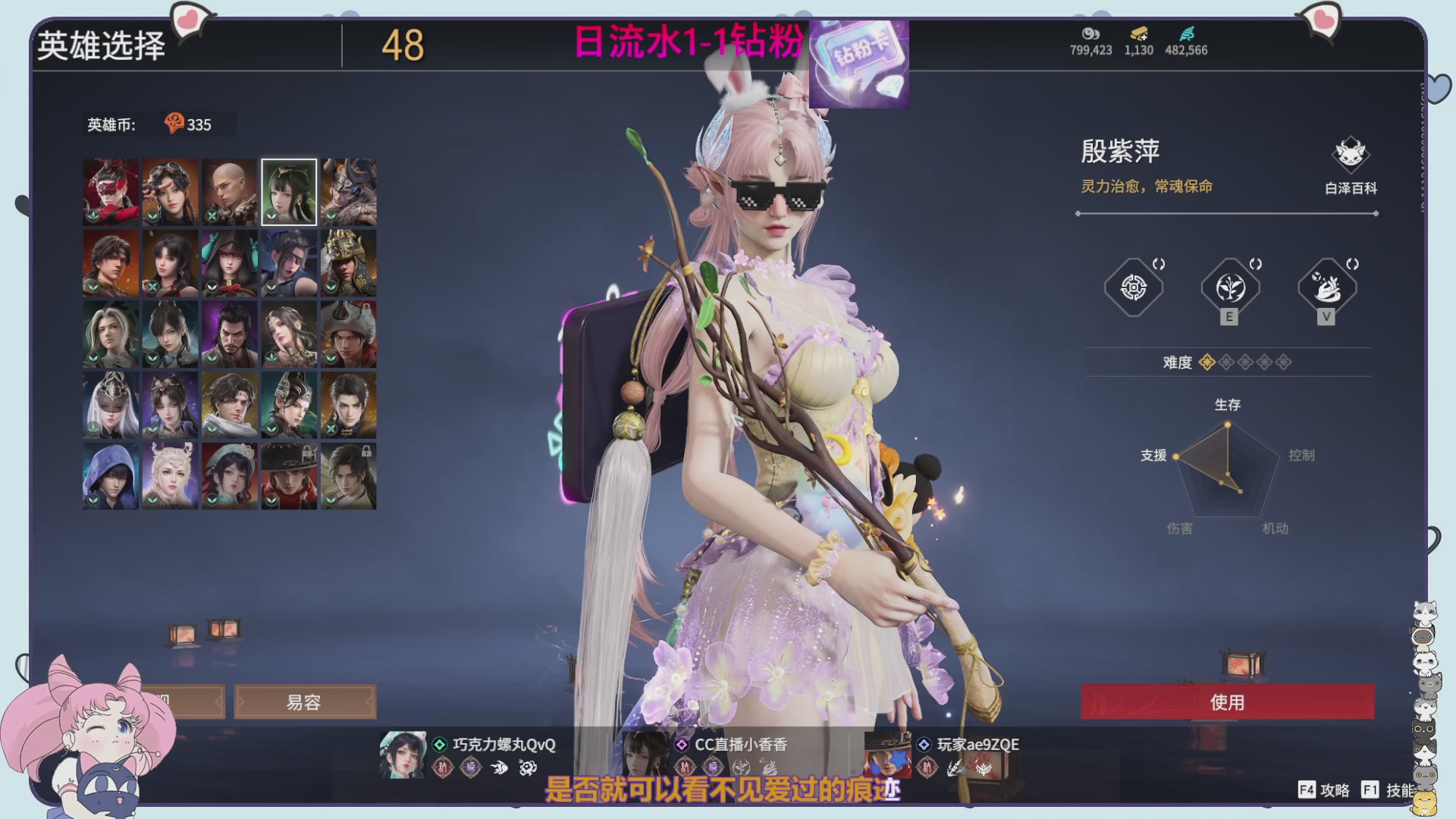Select the green-haired hero portrait thumbnail

[288, 191]
